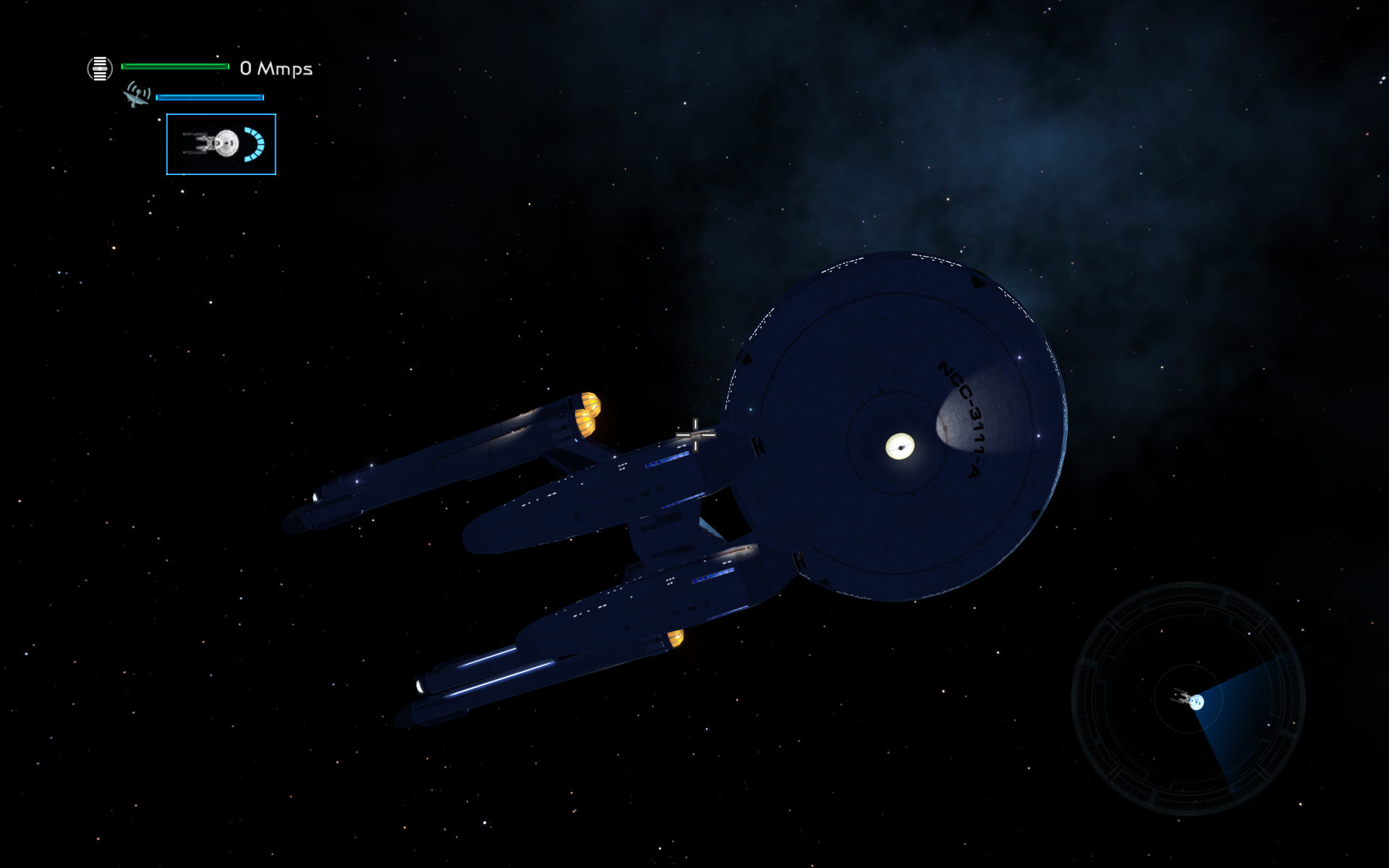Screen dimensions: 1389x868
Task: Click the hull integrity icon
Action: click(x=100, y=69)
